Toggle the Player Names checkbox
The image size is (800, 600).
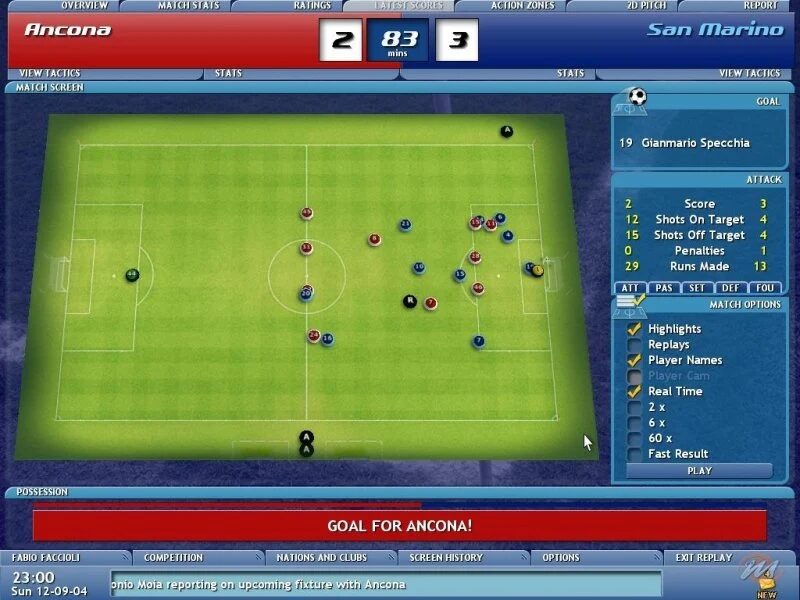pyautogui.click(x=634, y=360)
